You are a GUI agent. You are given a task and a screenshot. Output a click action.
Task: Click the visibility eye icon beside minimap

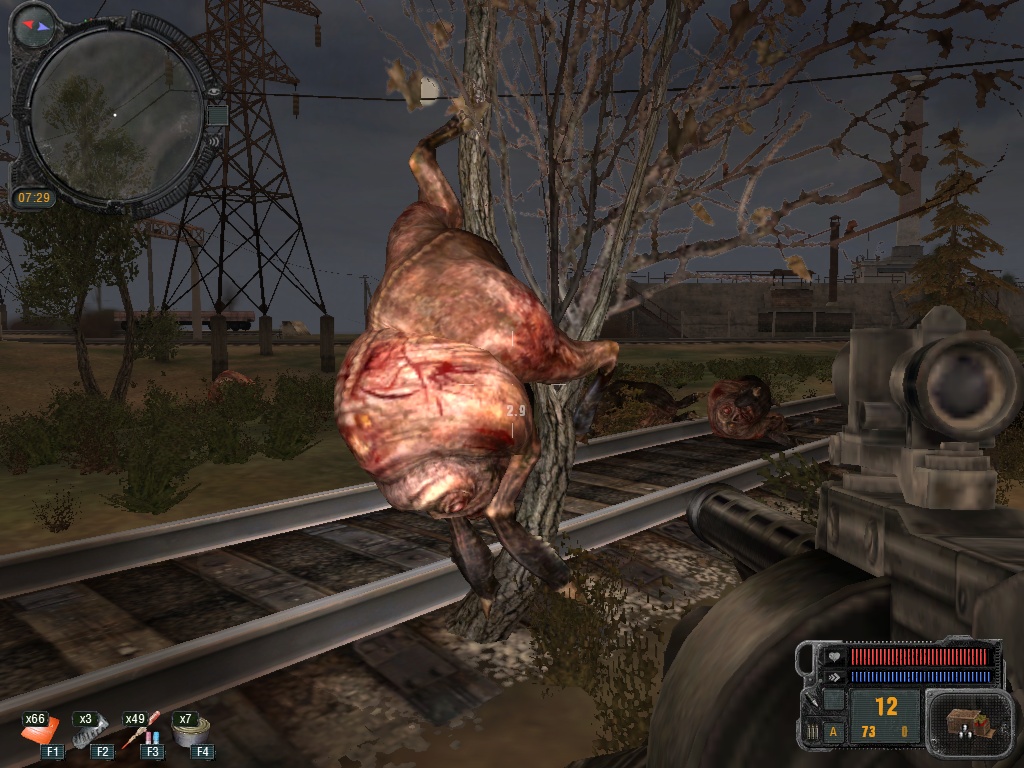214,92
